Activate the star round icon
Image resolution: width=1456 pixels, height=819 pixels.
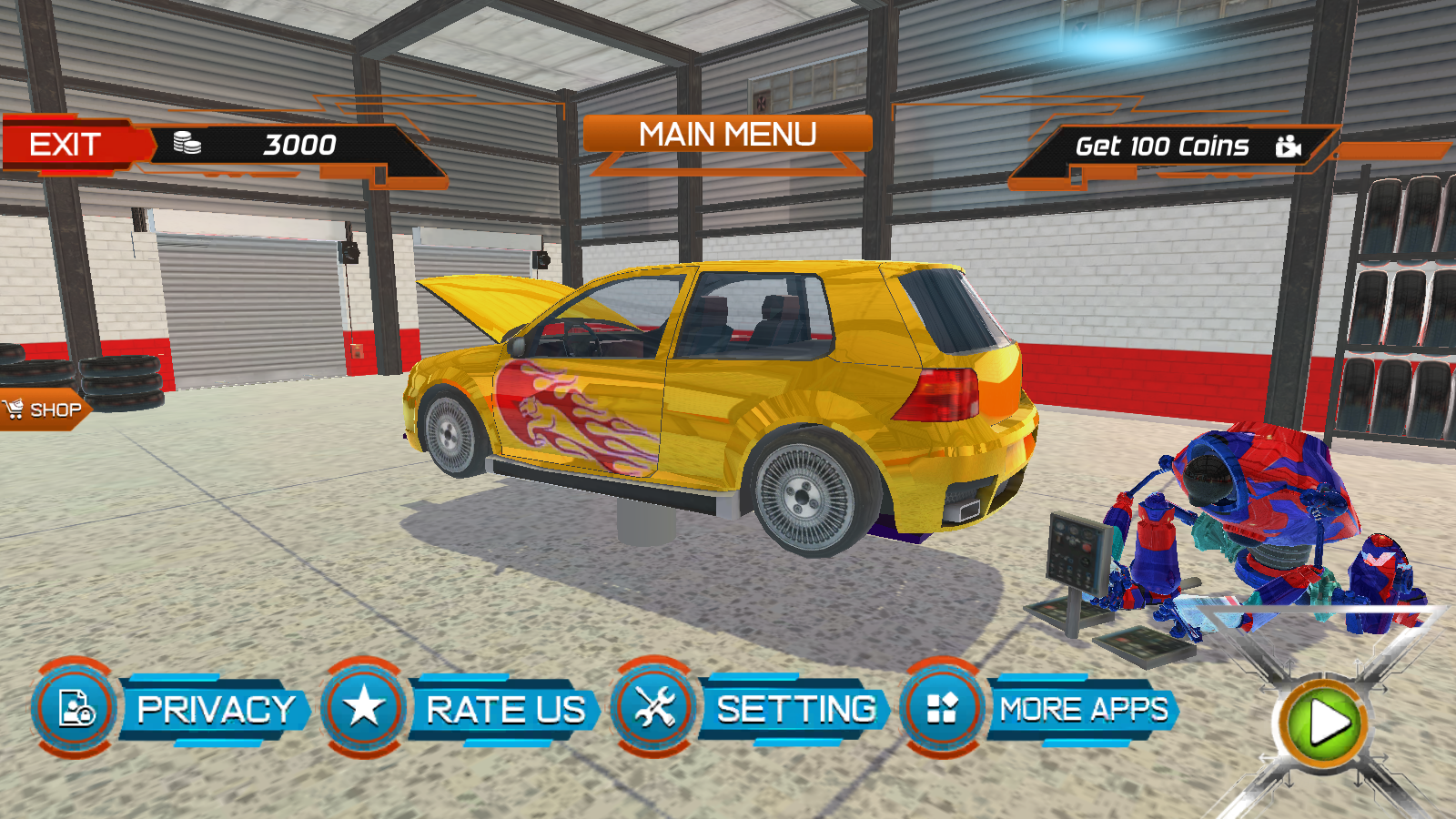point(364,708)
